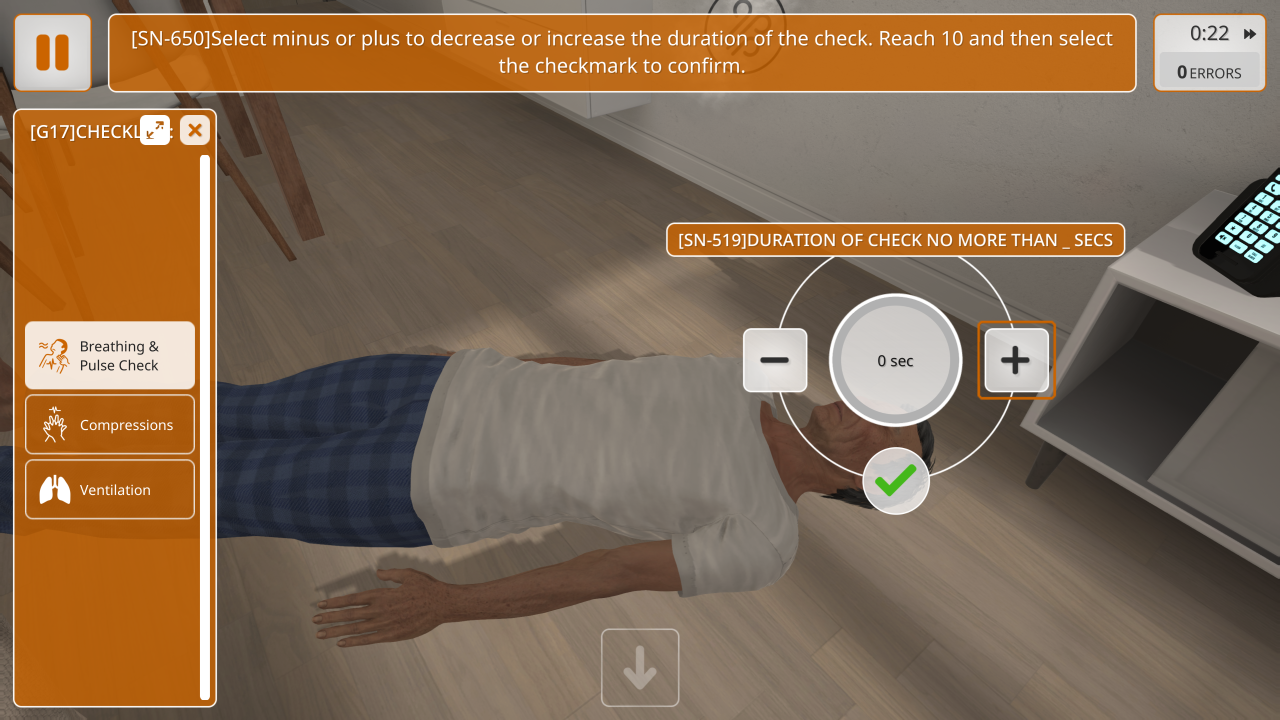Confirm the duration with the green checkmark
The width and height of the screenshot is (1280, 720).
896,481
